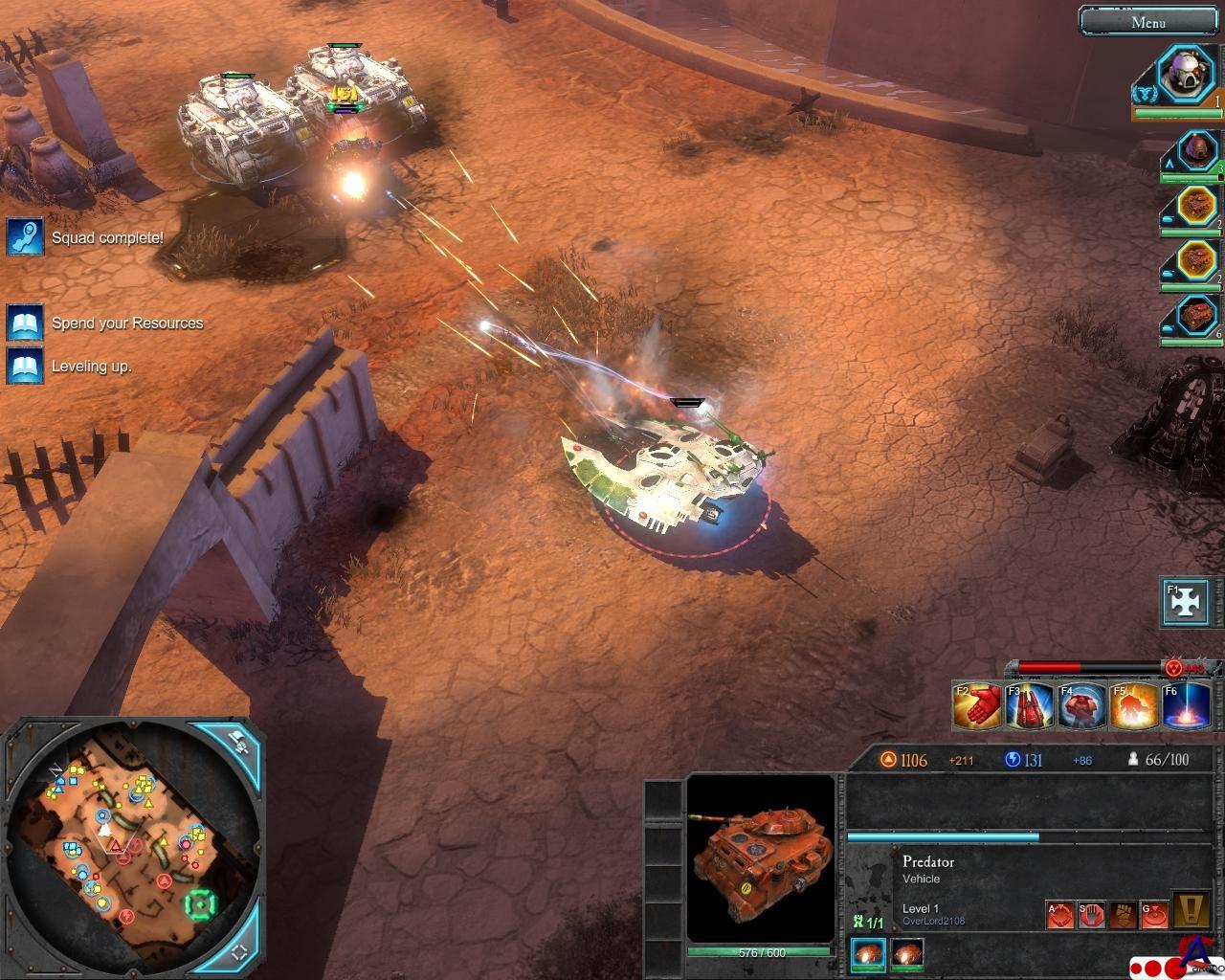
Task: Open the Menu button
Action: [x=1147, y=21]
